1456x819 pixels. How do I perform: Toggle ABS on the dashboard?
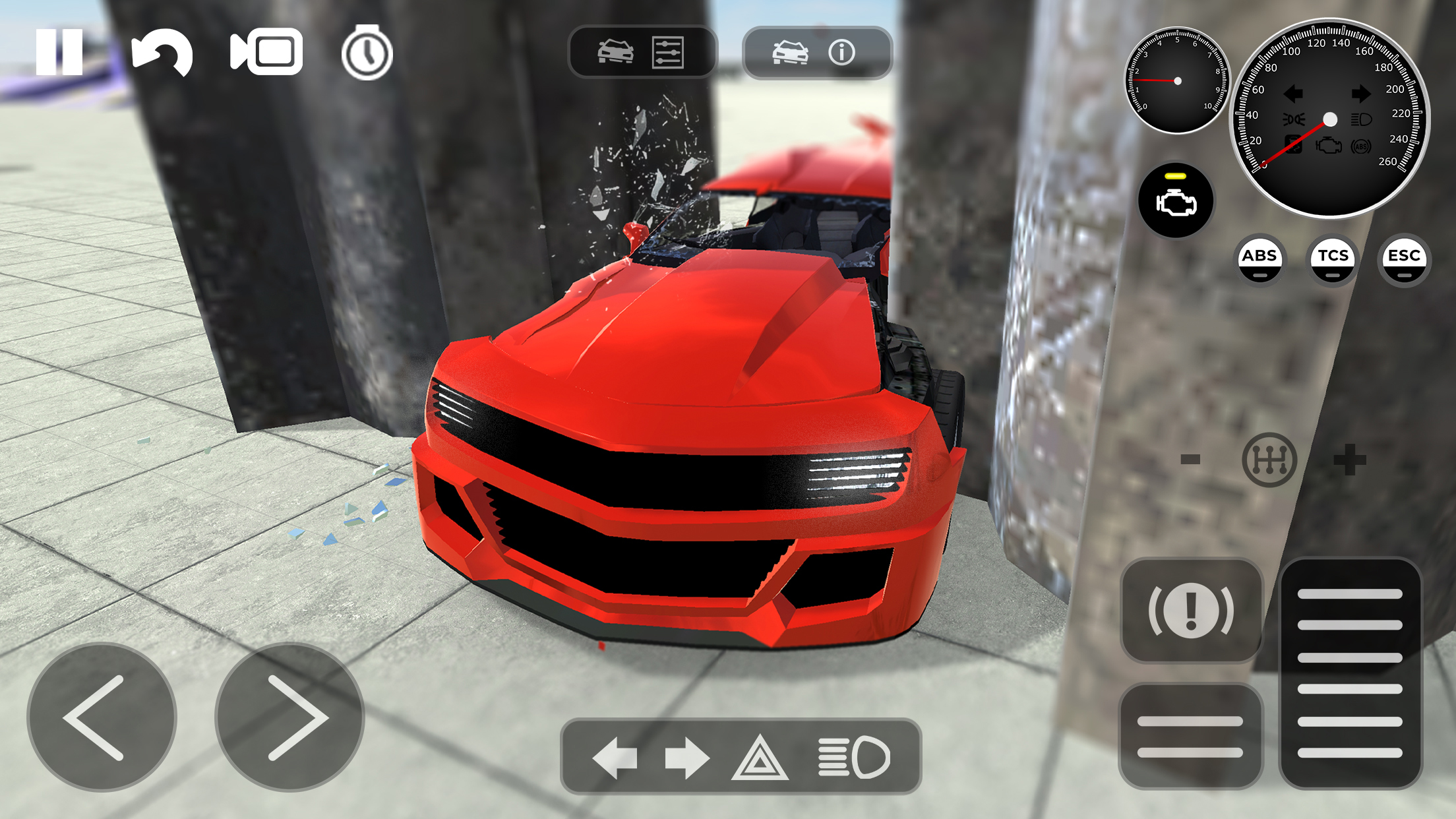click(x=1261, y=259)
